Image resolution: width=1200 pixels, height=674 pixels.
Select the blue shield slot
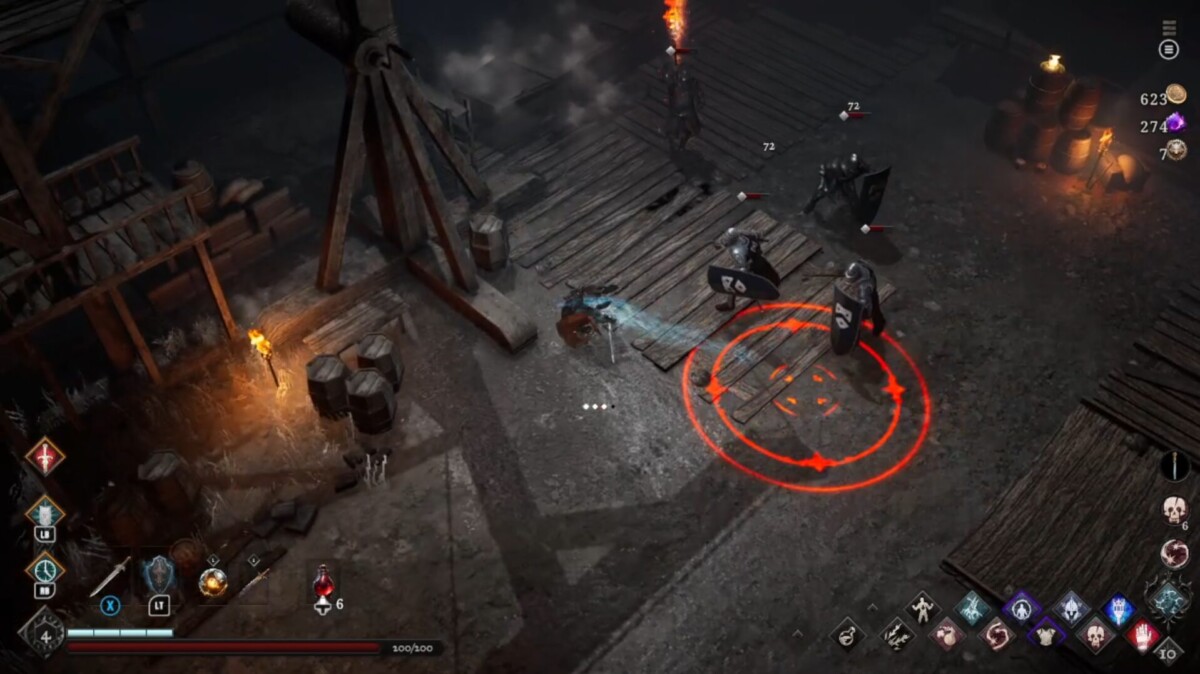[x=158, y=577]
